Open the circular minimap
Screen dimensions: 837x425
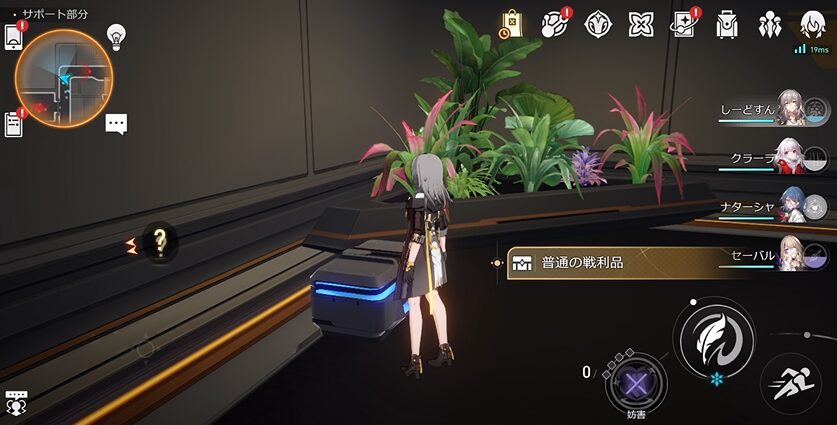pos(64,78)
